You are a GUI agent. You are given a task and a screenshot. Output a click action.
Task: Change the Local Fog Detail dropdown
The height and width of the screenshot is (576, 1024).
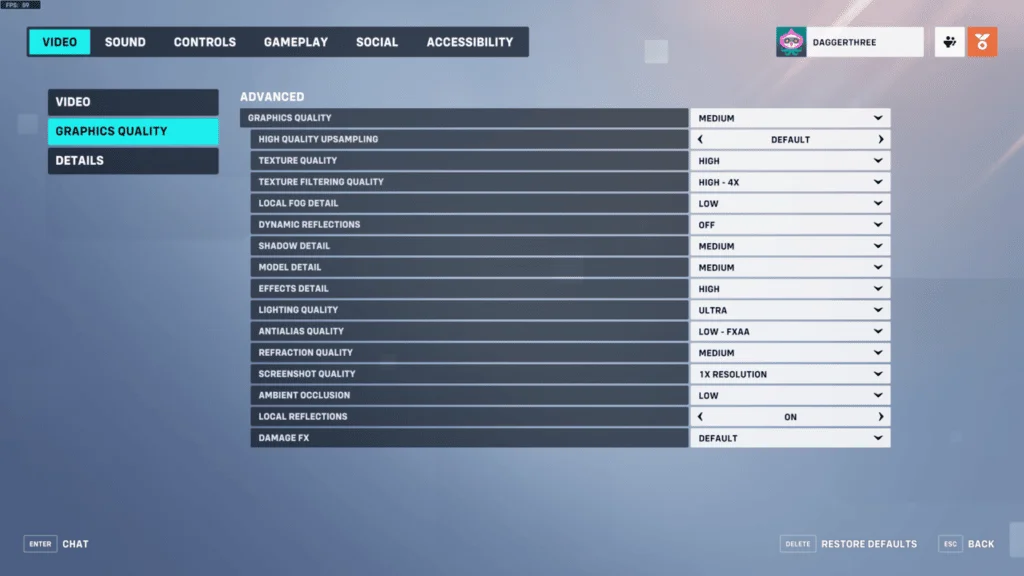(x=790, y=204)
